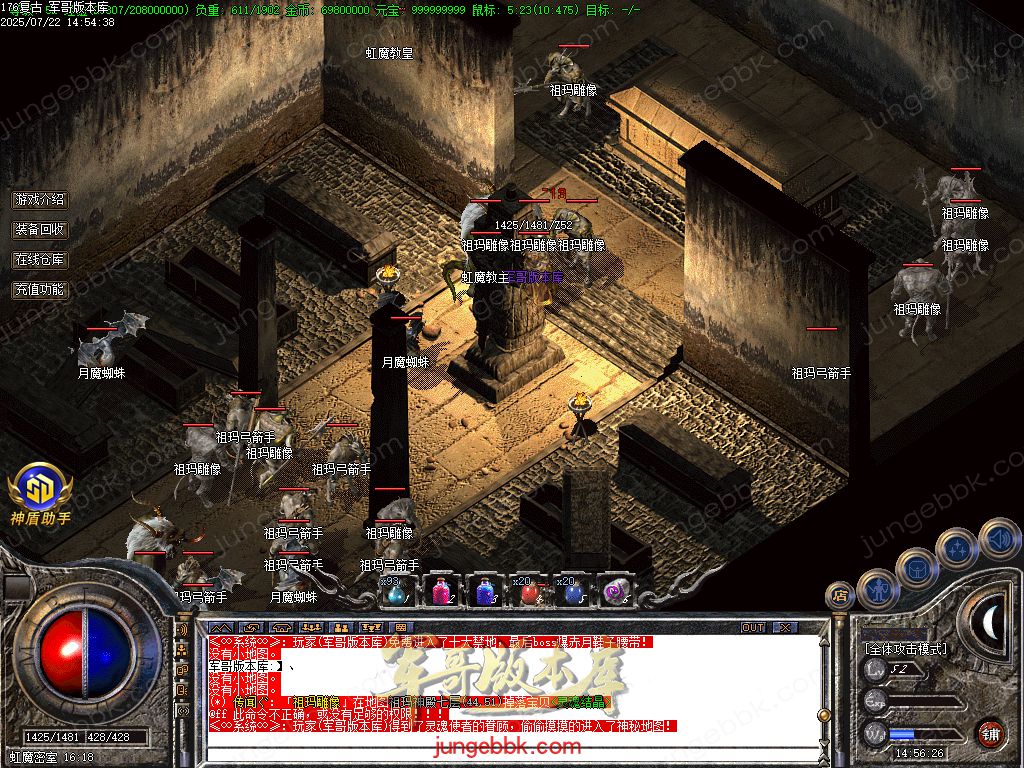Image resolution: width=1024 pixels, height=768 pixels.
Task: Toggle the sound speaker round button
Action: coord(998,538)
